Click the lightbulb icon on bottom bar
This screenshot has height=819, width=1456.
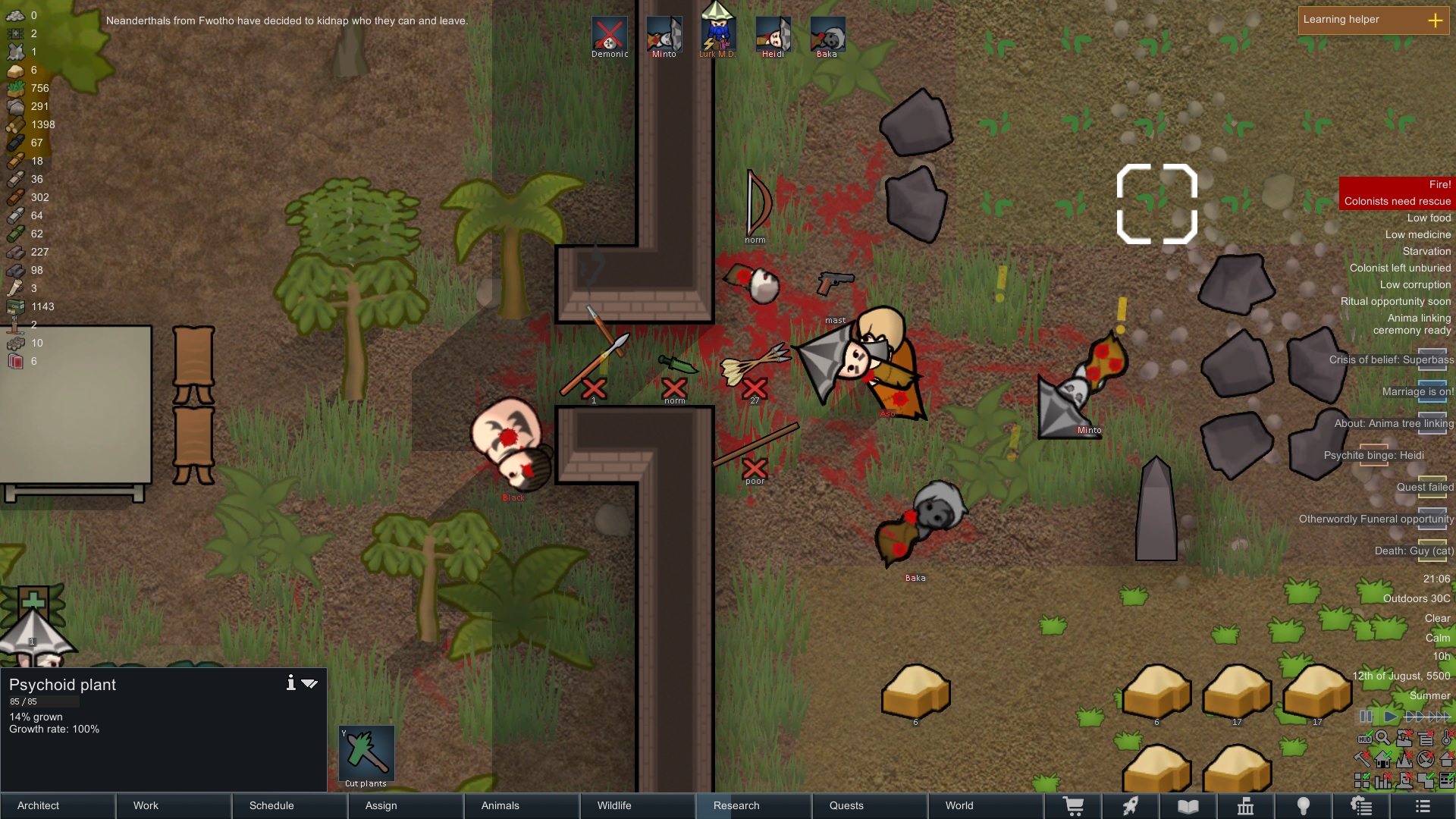(x=1303, y=806)
